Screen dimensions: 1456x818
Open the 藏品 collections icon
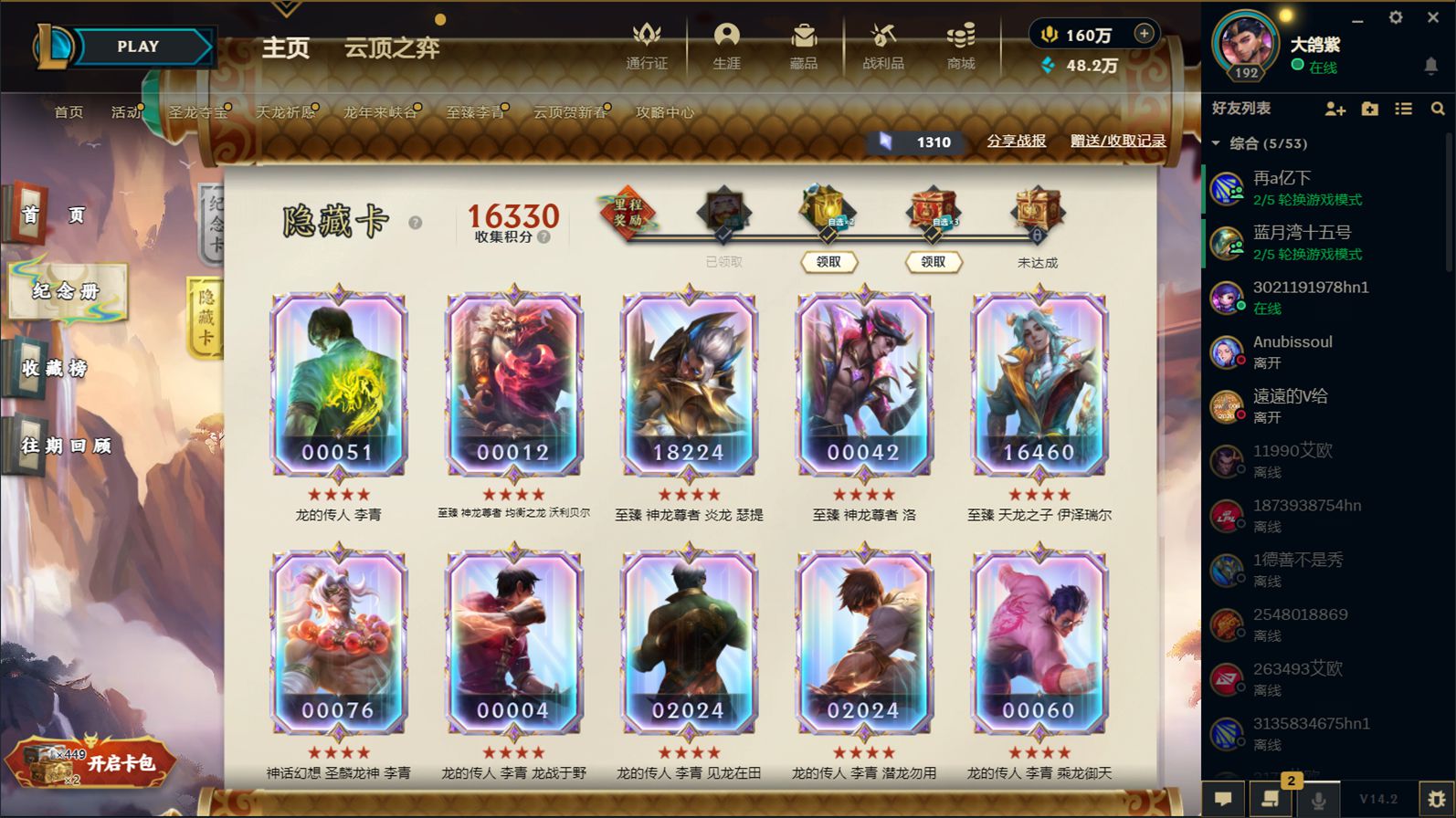[x=803, y=46]
